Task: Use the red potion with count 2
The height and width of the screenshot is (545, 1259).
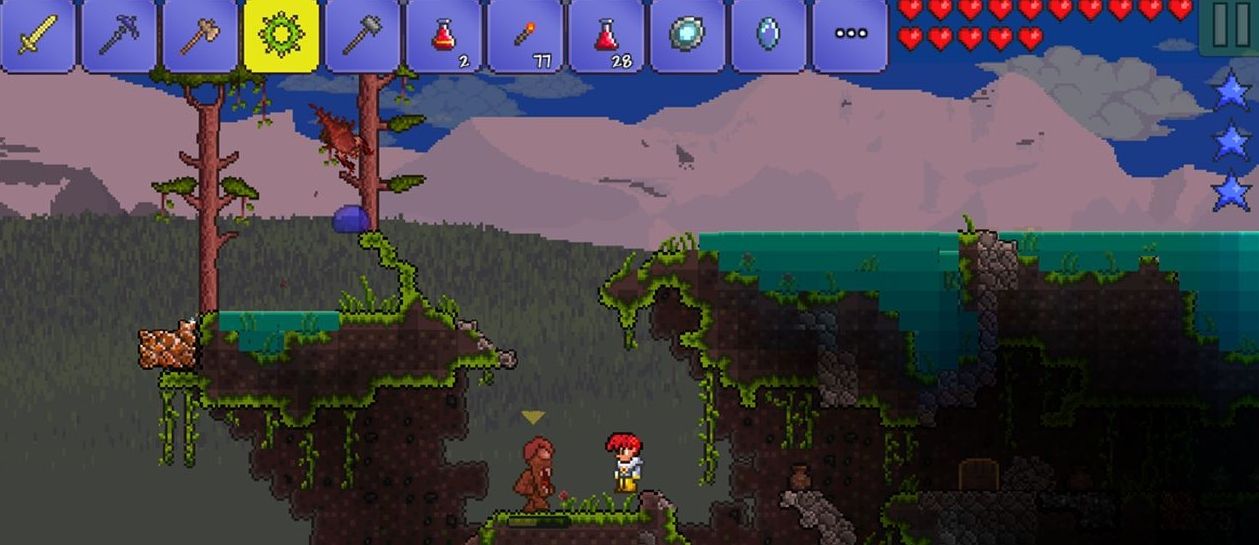Action: 443,35
